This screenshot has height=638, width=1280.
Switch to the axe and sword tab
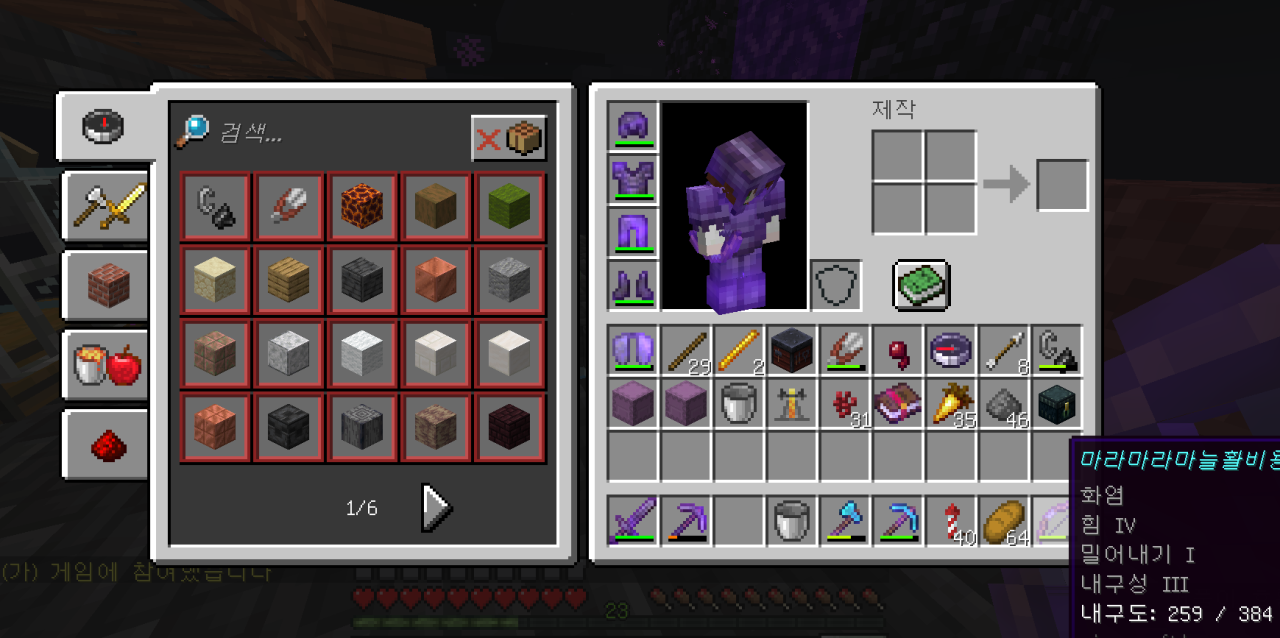pos(106,207)
